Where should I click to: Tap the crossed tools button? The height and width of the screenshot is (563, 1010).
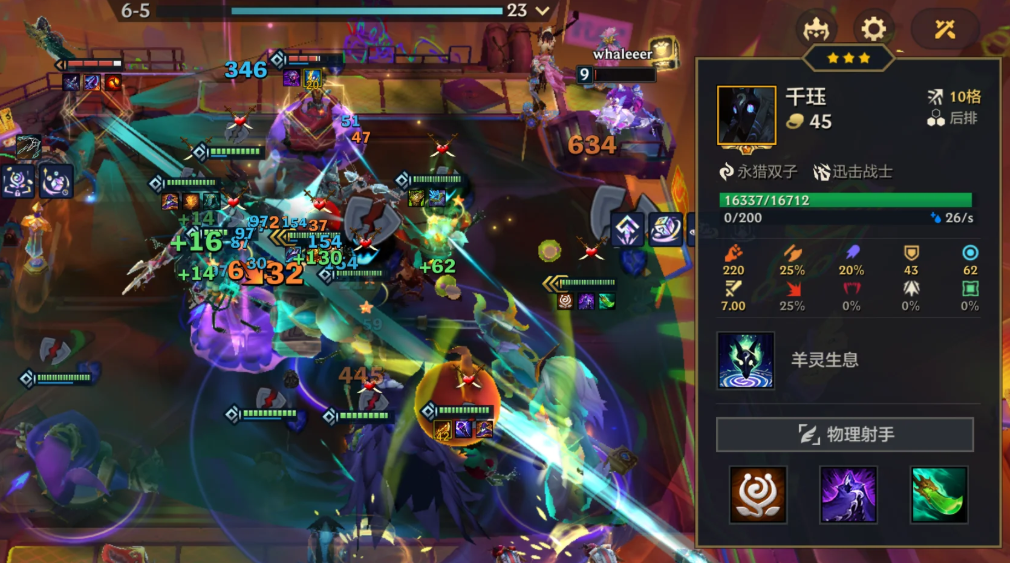[x=945, y=29]
